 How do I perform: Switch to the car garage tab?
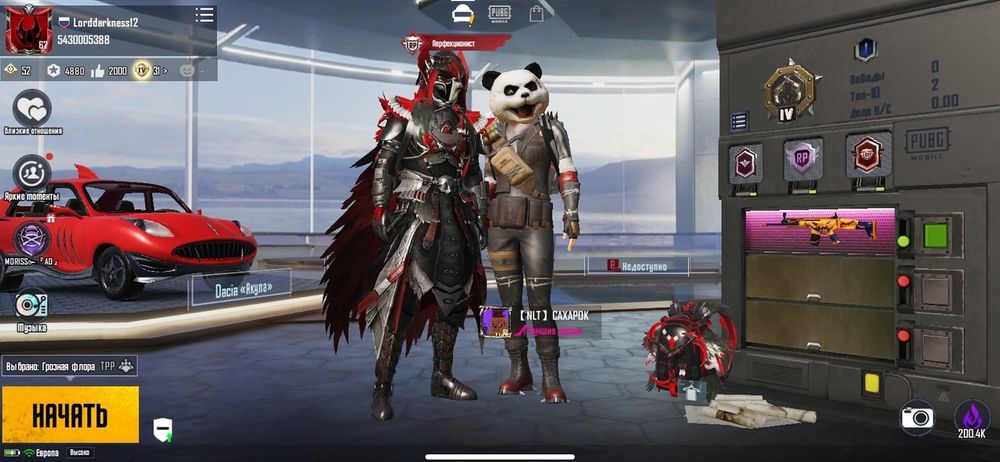(x=462, y=13)
